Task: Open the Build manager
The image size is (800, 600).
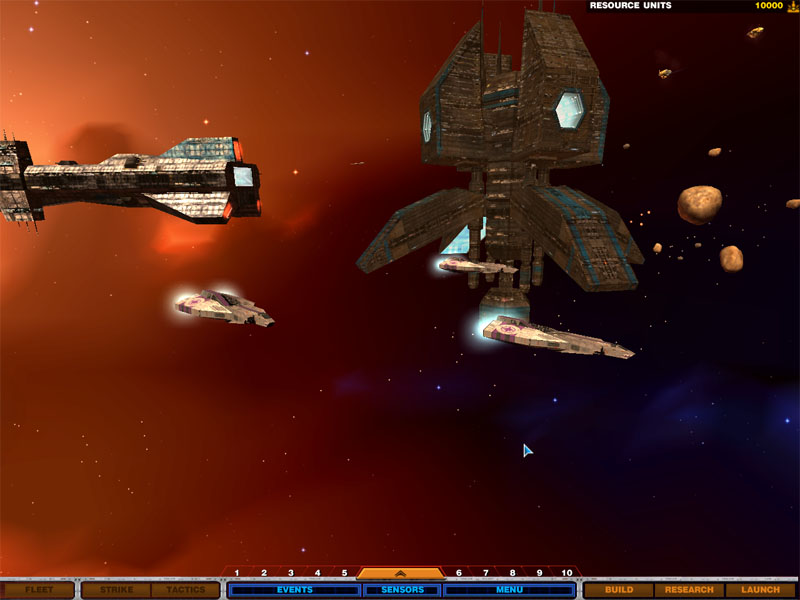Action: coord(619,590)
